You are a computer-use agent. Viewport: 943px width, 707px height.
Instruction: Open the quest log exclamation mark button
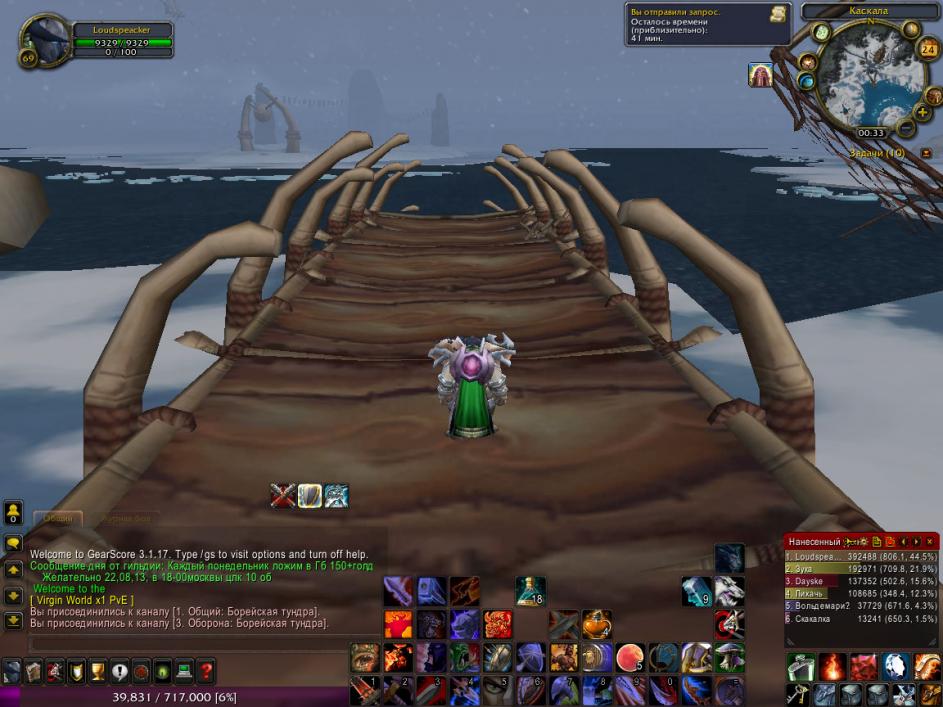coord(120,671)
